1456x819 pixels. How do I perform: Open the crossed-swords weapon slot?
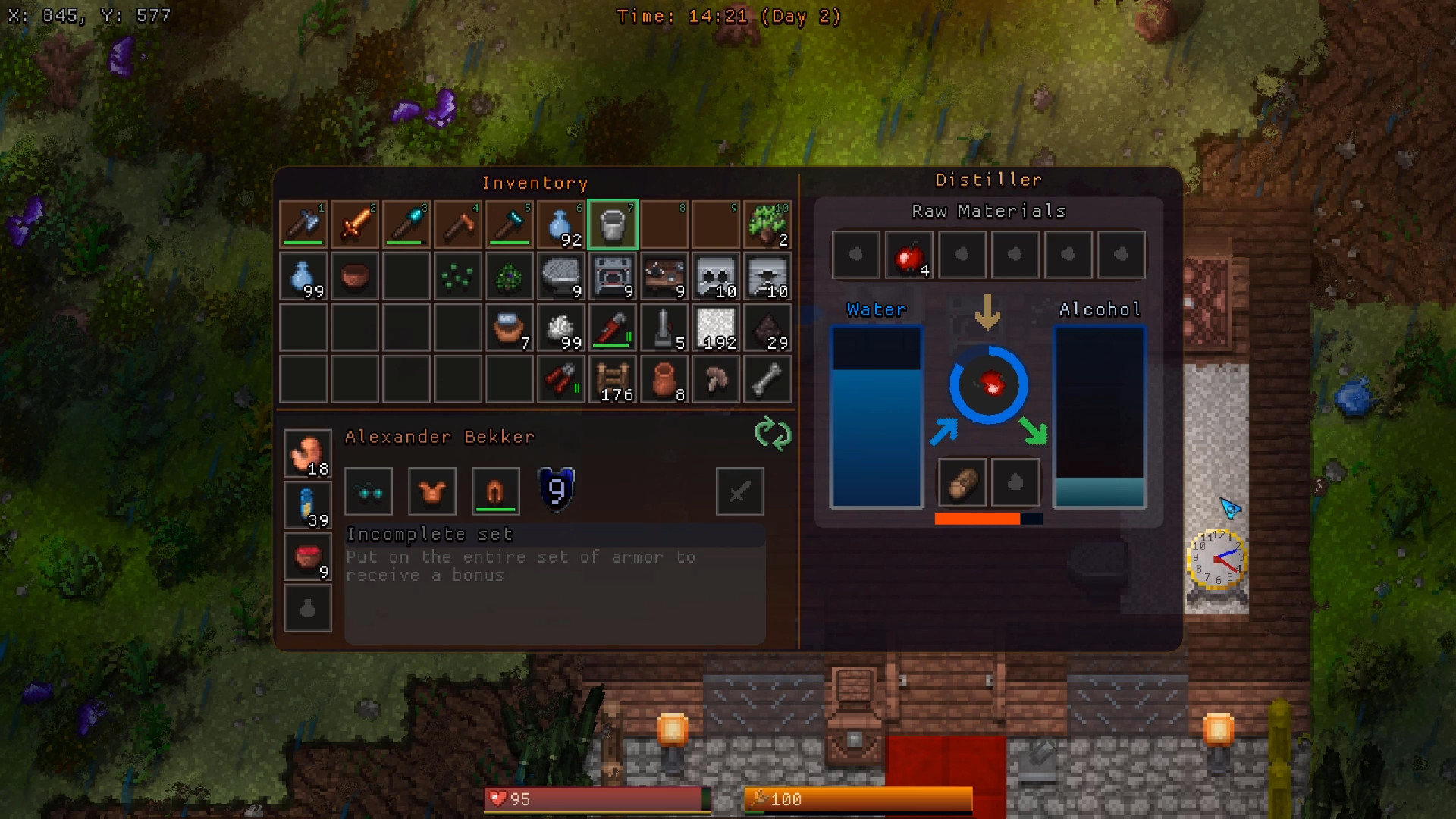click(739, 491)
